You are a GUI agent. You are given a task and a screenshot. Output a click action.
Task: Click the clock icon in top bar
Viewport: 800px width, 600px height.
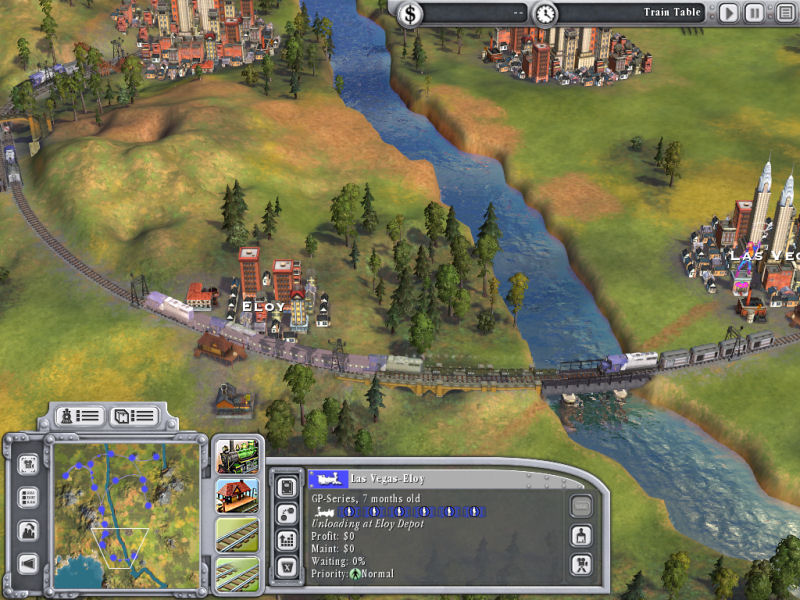[545, 14]
